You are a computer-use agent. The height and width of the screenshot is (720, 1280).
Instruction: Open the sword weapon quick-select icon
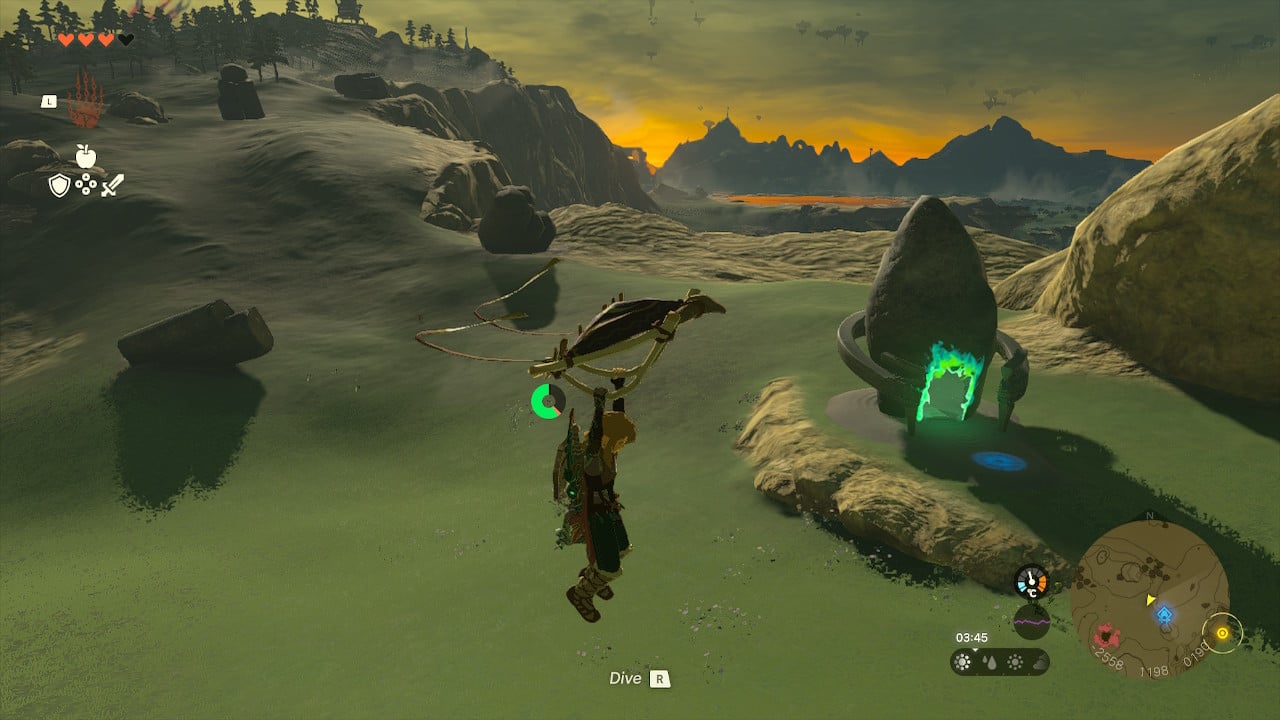pyautogui.click(x=112, y=185)
